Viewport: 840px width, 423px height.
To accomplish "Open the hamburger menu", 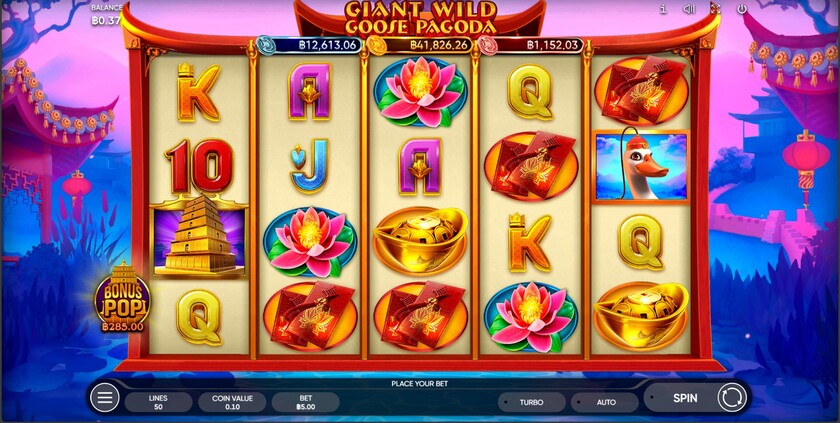I will [104, 398].
